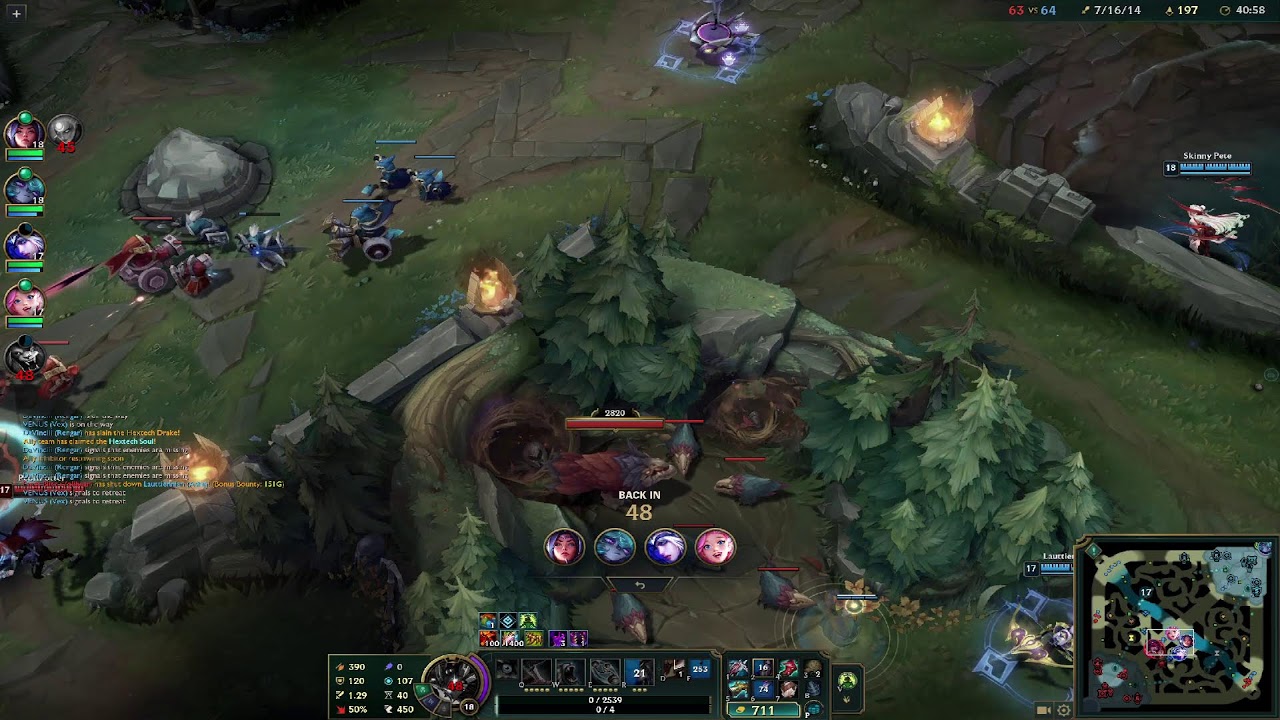This screenshot has height=720, width=1280.
Task: Click the plus icon in the top-left corner
Action: coord(16,13)
